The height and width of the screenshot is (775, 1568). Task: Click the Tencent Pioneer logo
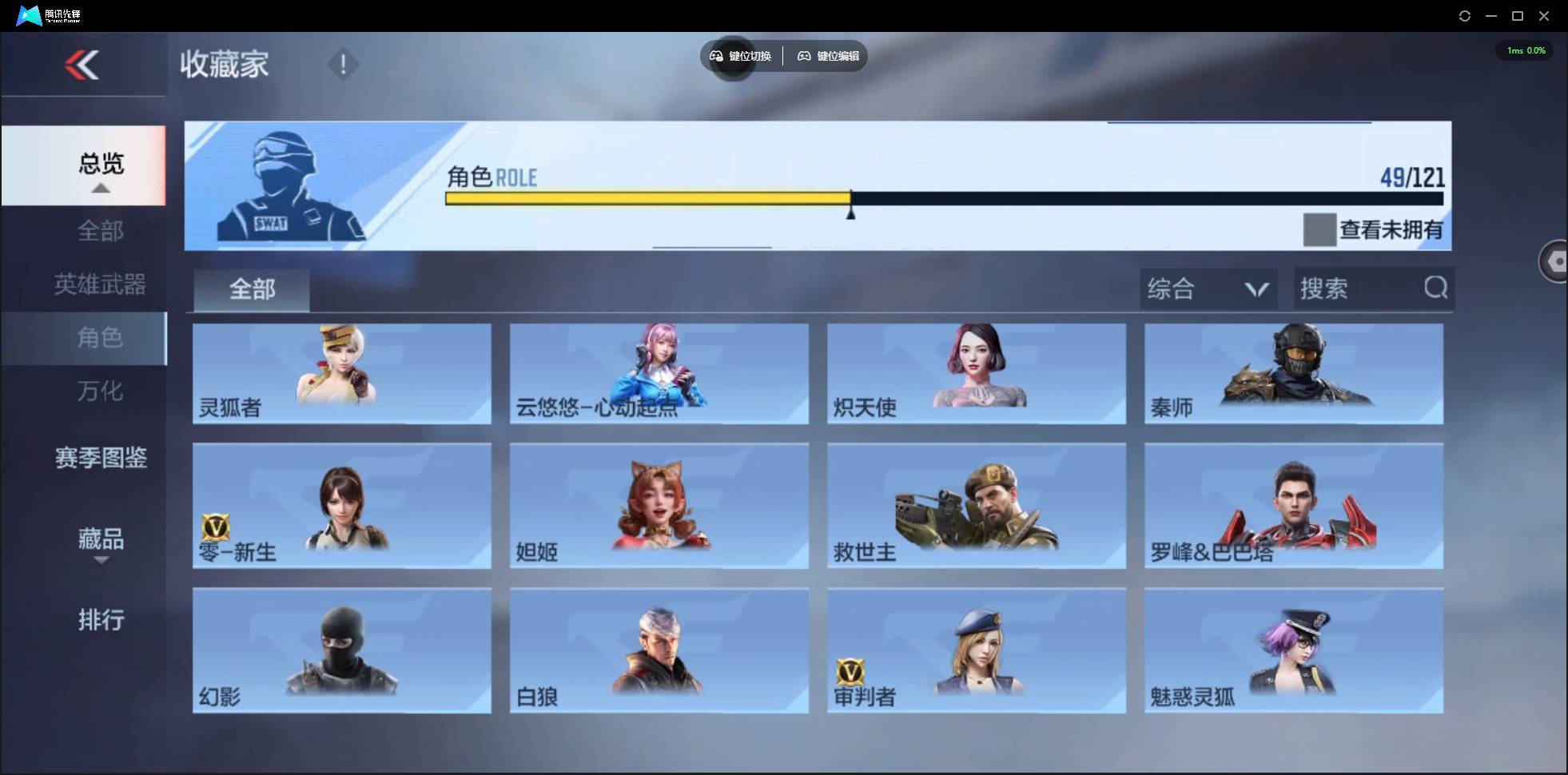point(29,15)
